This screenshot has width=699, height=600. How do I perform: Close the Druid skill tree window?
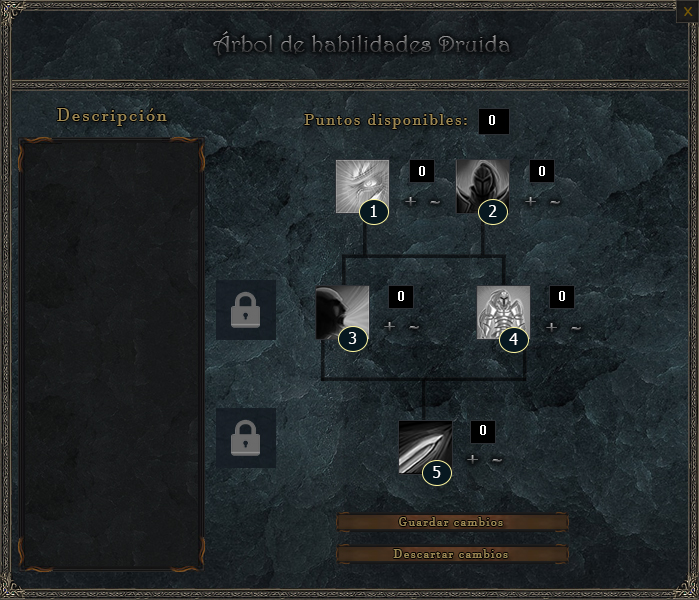(689, 9)
